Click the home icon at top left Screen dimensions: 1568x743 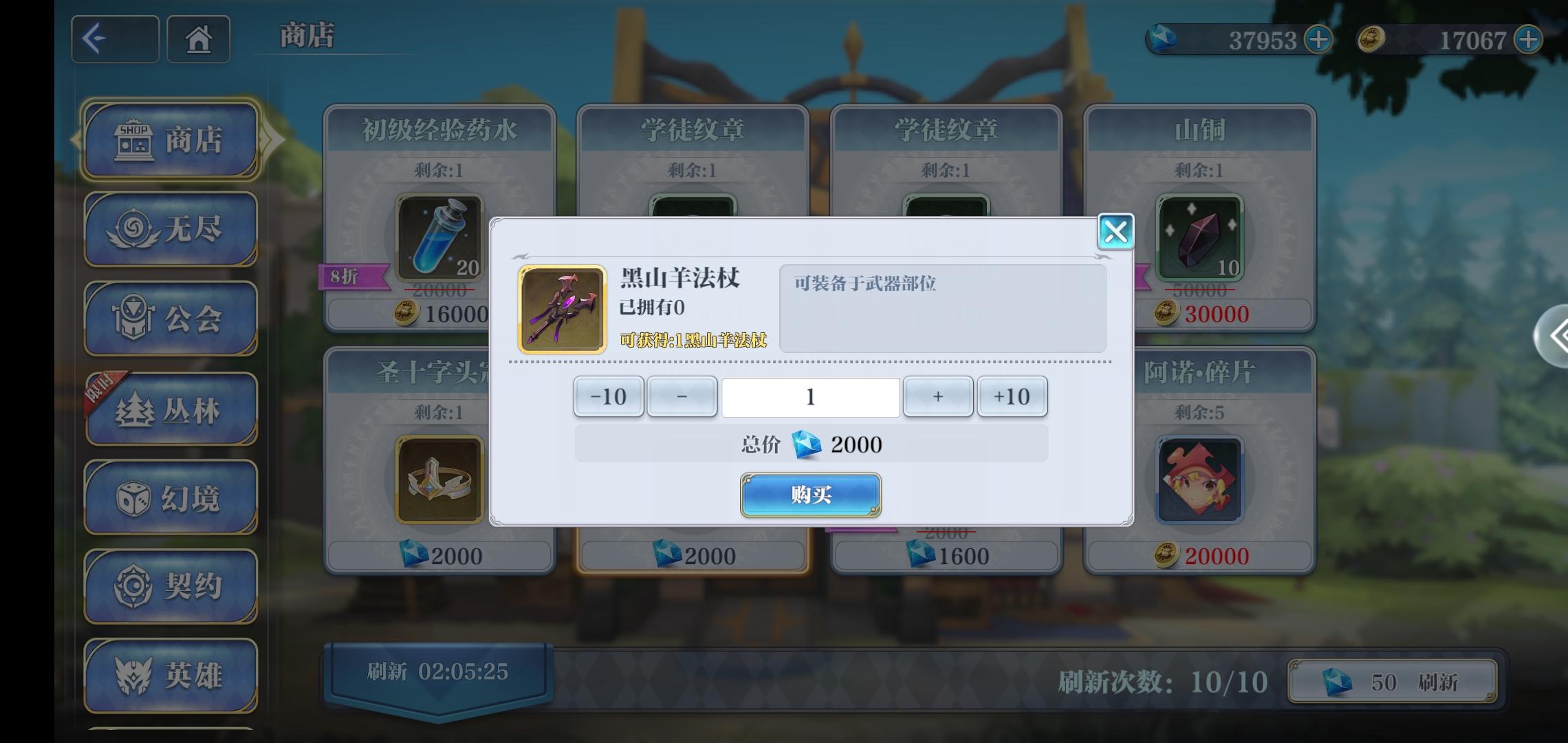(198, 39)
